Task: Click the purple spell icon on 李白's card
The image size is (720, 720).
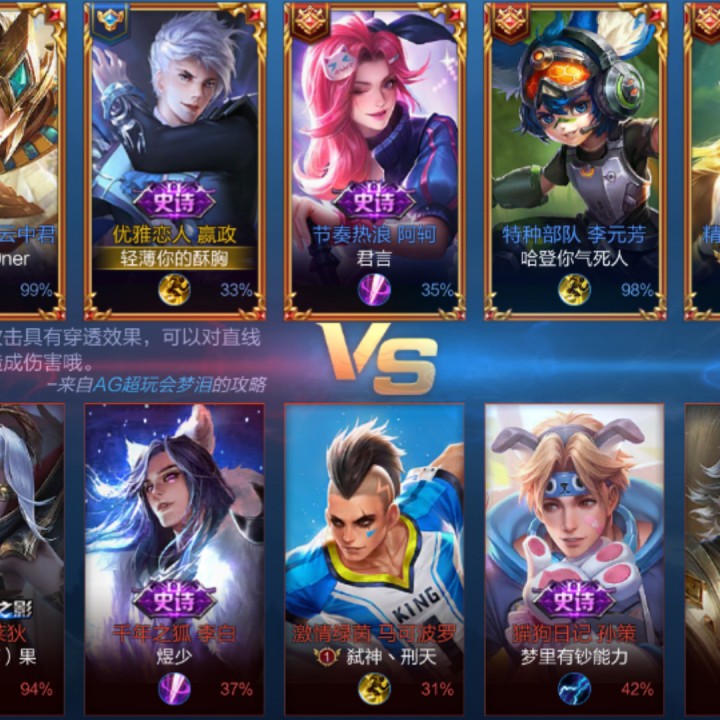Action: (x=174, y=688)
